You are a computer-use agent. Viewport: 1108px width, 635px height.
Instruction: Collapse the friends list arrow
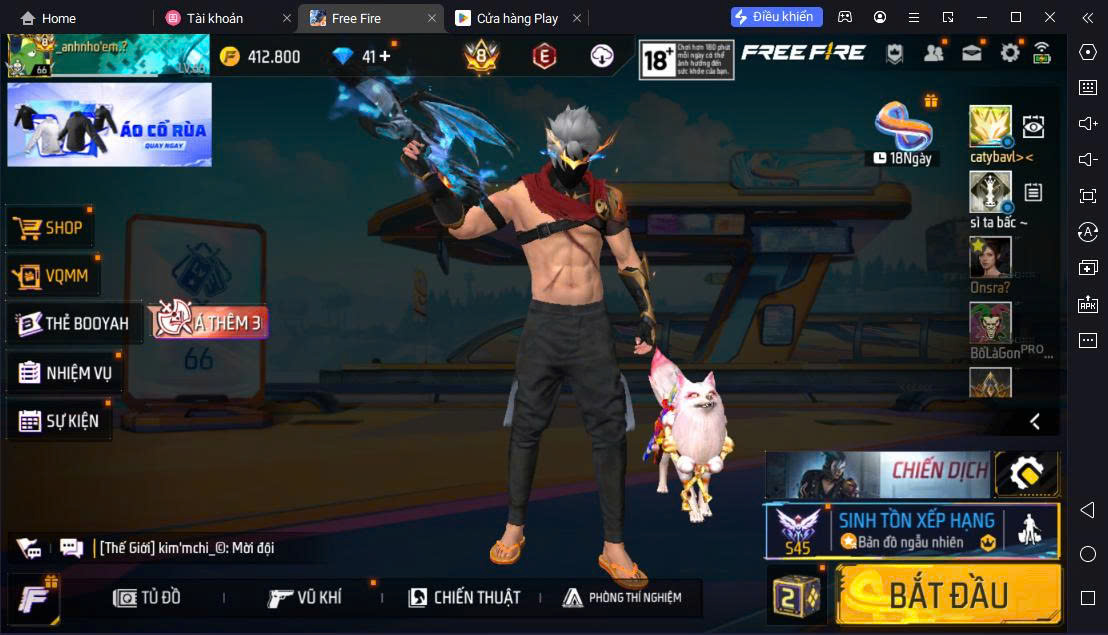click(1035, 422)
